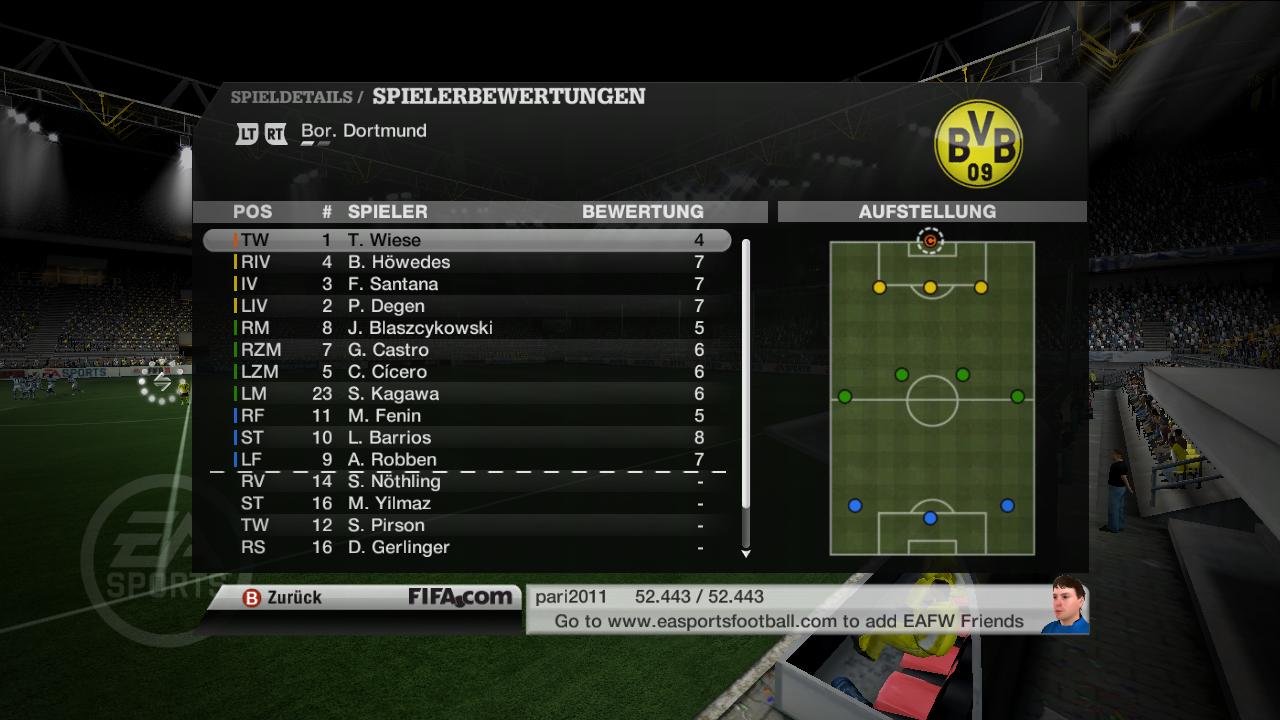Select substitute M. Yilmaz
The height and width of the screenshot is (720, 1280).
click(x=466, y=504)
